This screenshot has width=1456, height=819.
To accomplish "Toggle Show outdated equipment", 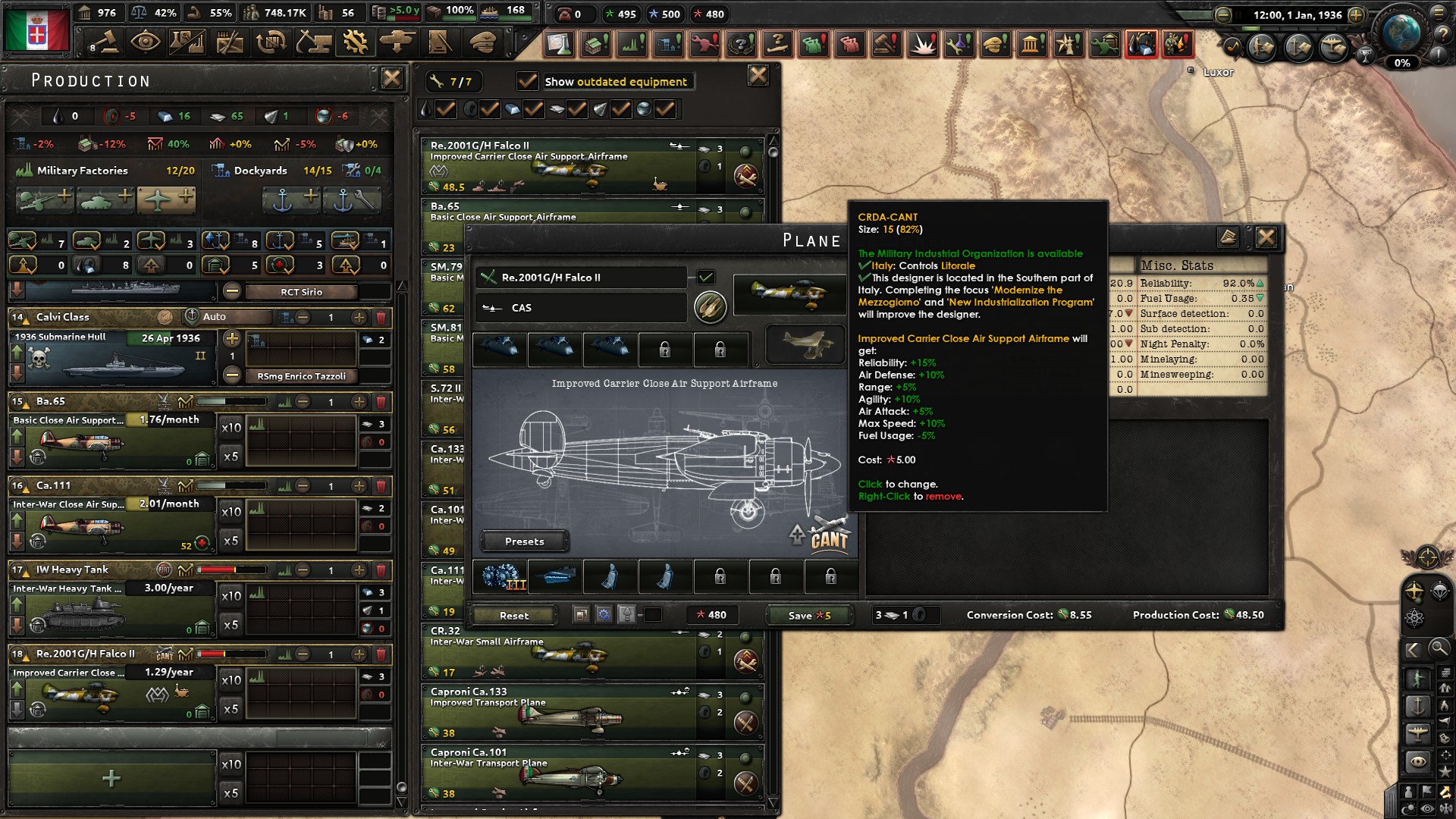I will click(526, 81).
